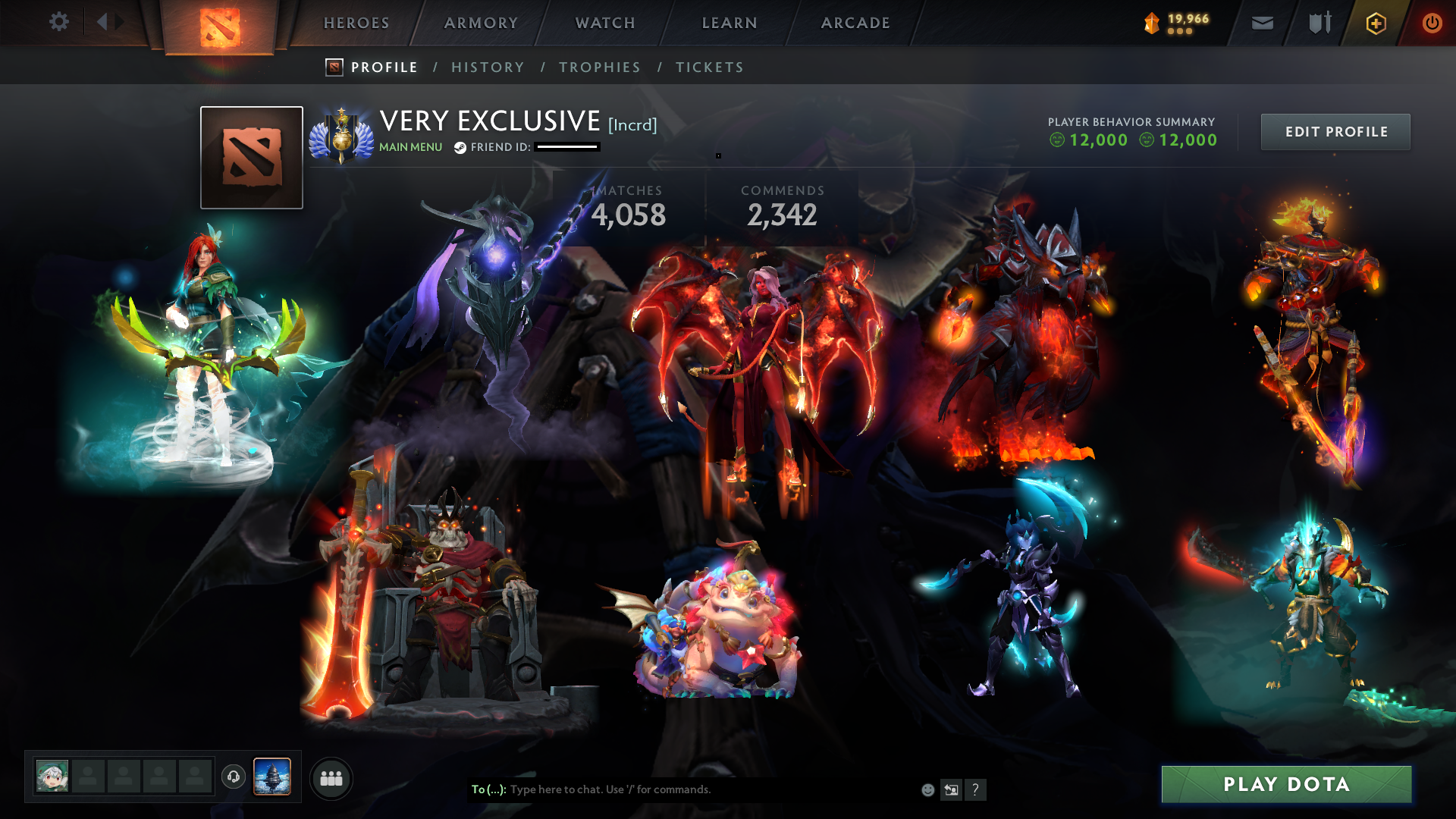Open the settings gear icon
This screenshot has width=1456, height=819.
tap(59, 22)
